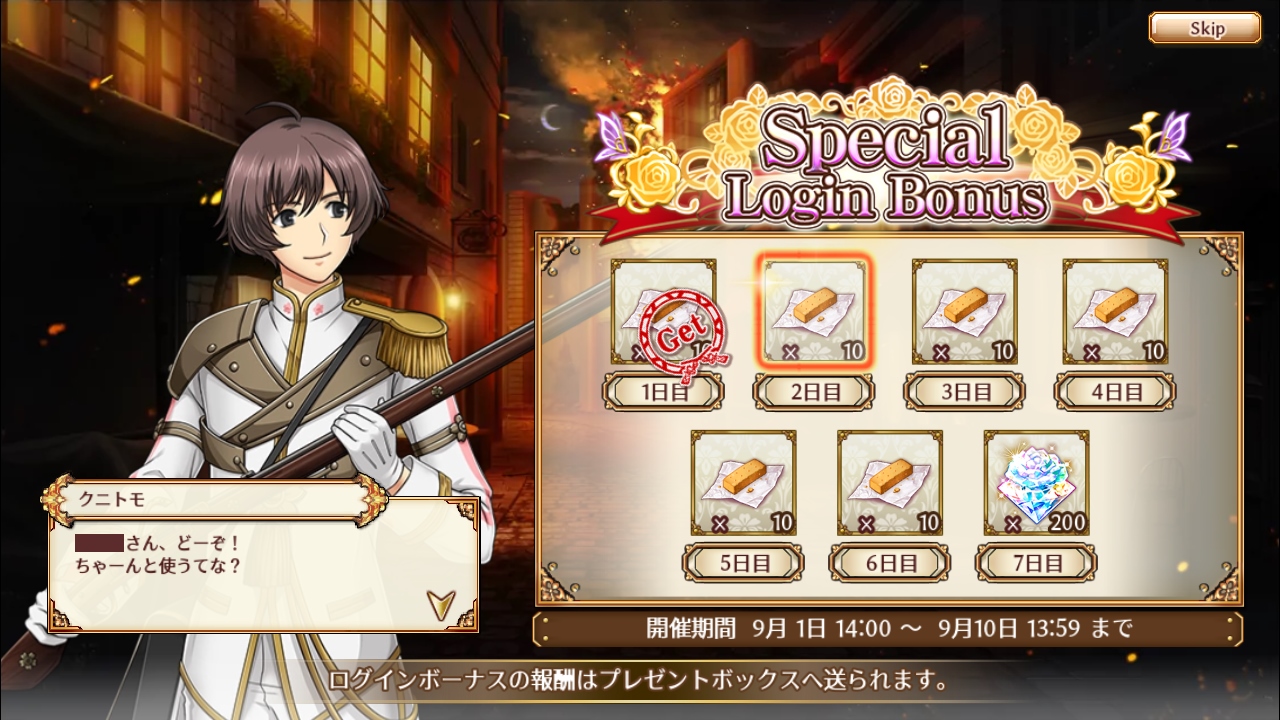Select the highlighted day 2 reward tile
1280x720 pixels.
[814, 312]
